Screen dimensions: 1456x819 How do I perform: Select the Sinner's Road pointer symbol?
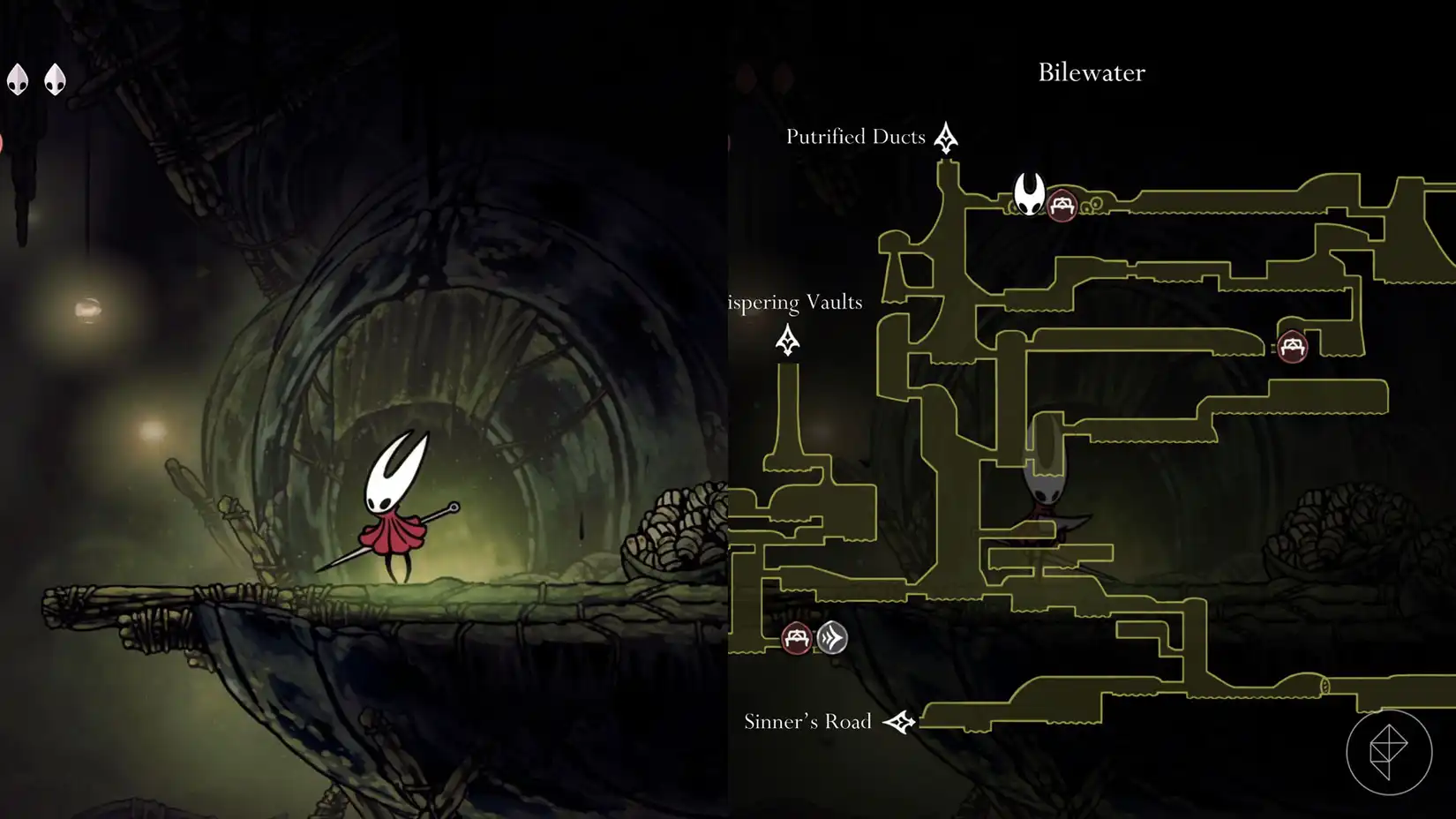(901, 720)
